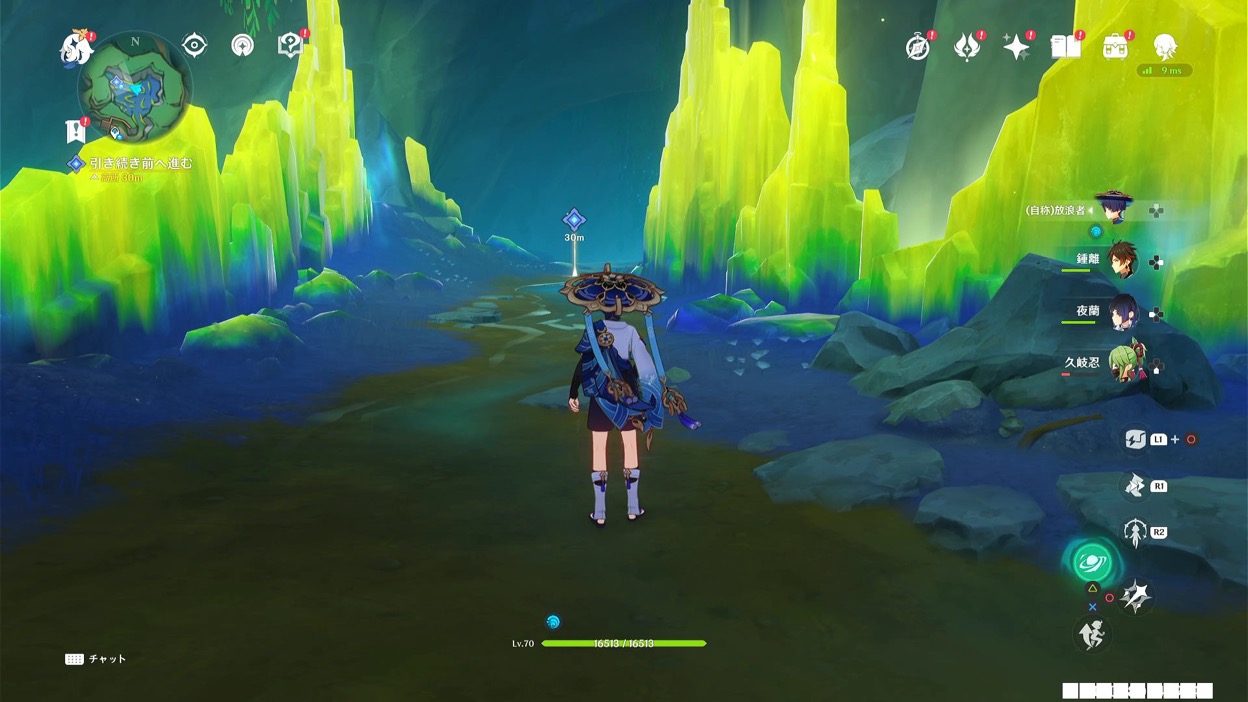
Task: Open the adventurer handbook book icon
Action: pos(1065,46)
